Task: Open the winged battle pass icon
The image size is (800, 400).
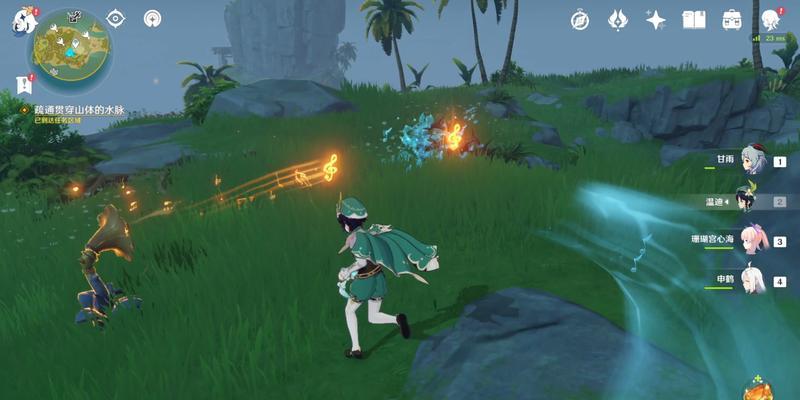Action: point(618,20)
